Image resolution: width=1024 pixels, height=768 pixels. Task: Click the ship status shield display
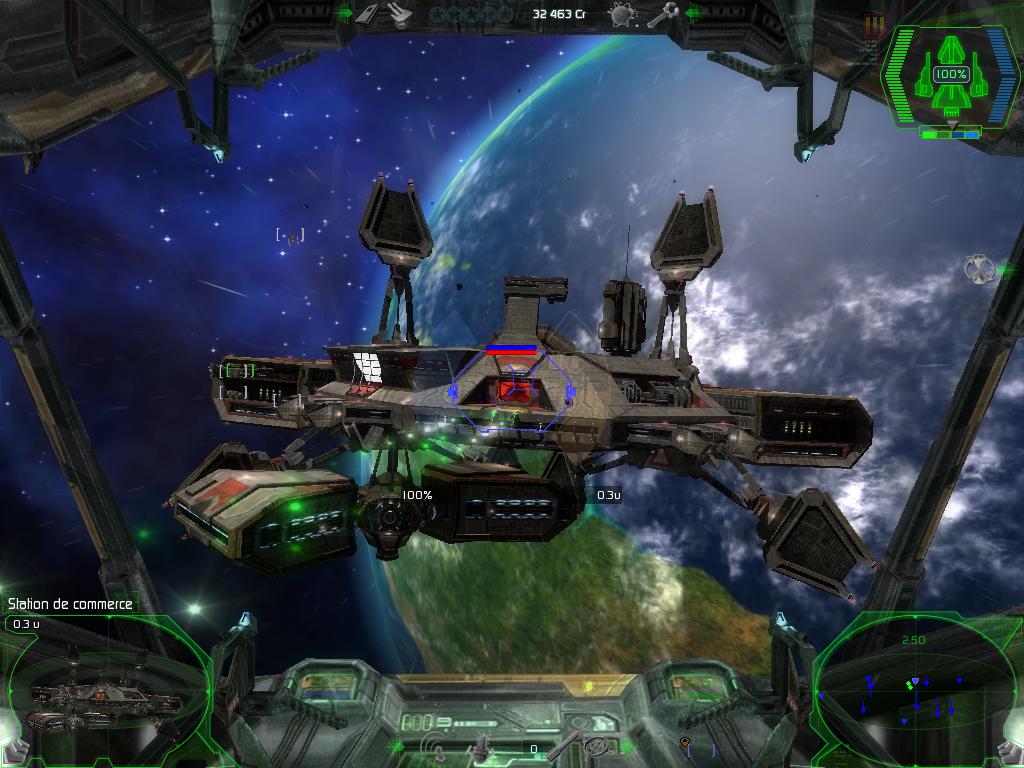pos(950,77)
